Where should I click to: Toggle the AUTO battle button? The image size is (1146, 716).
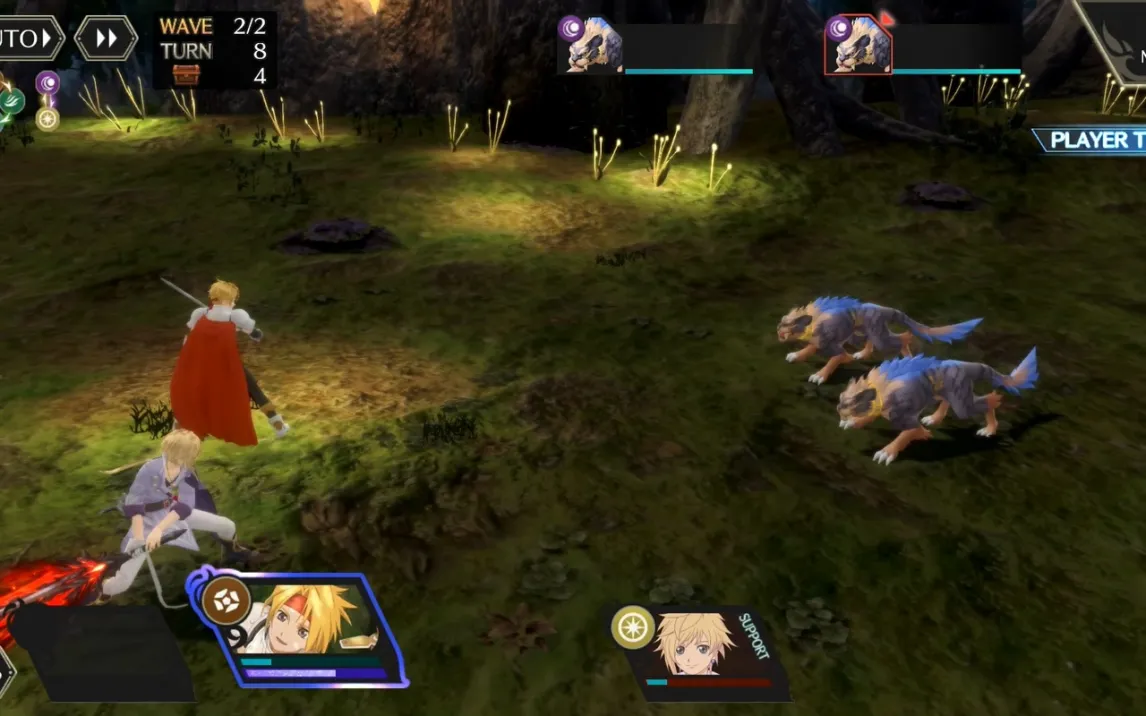[x=28, y=39]
